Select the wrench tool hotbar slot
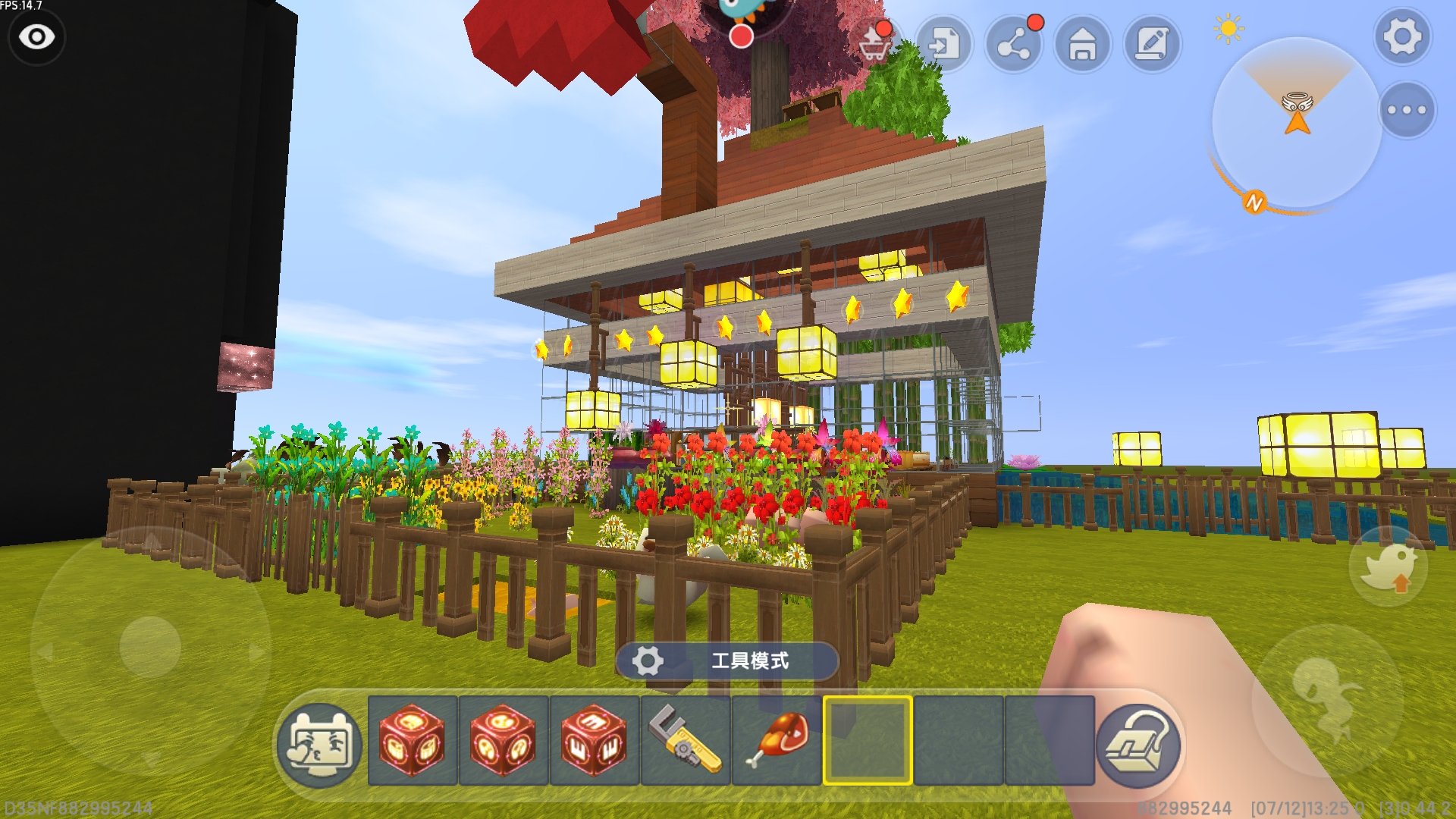 point(686,740)
